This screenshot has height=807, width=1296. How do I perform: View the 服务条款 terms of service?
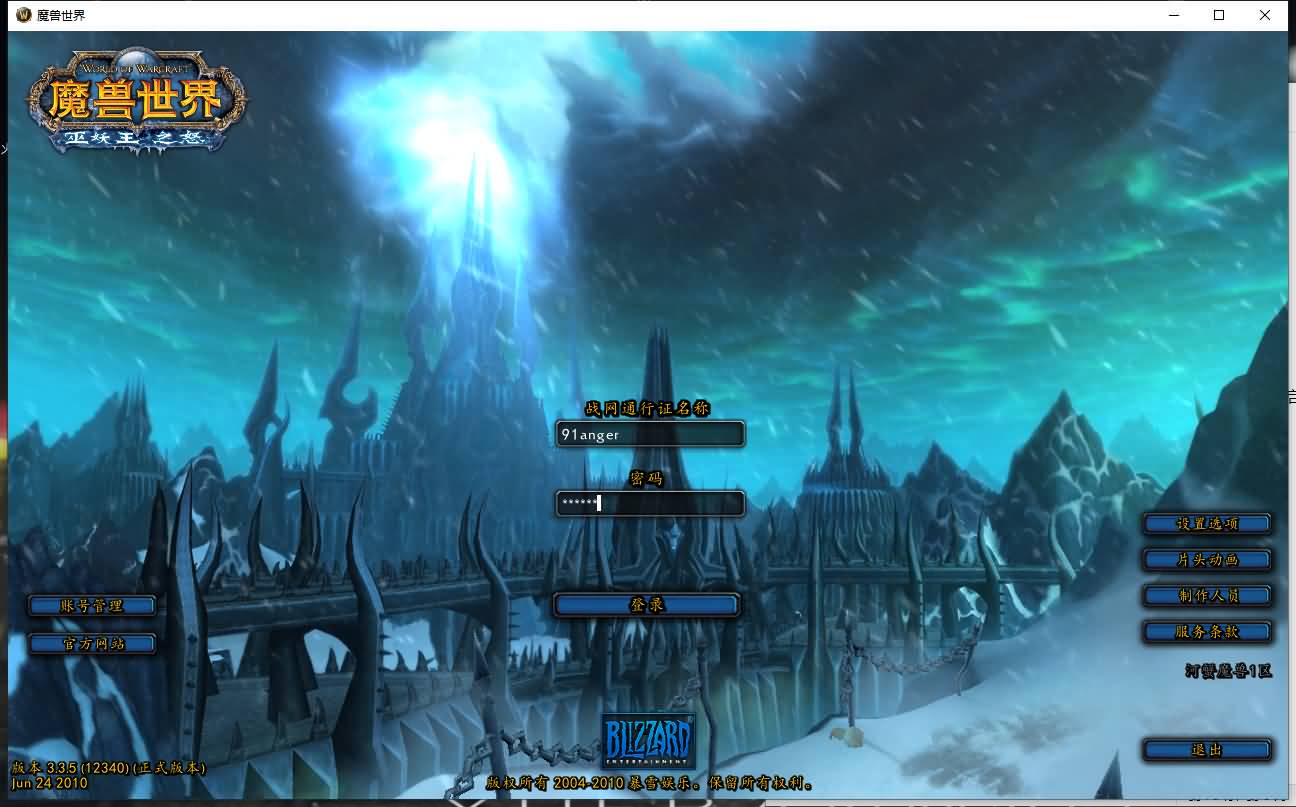tap(1207, 632)
